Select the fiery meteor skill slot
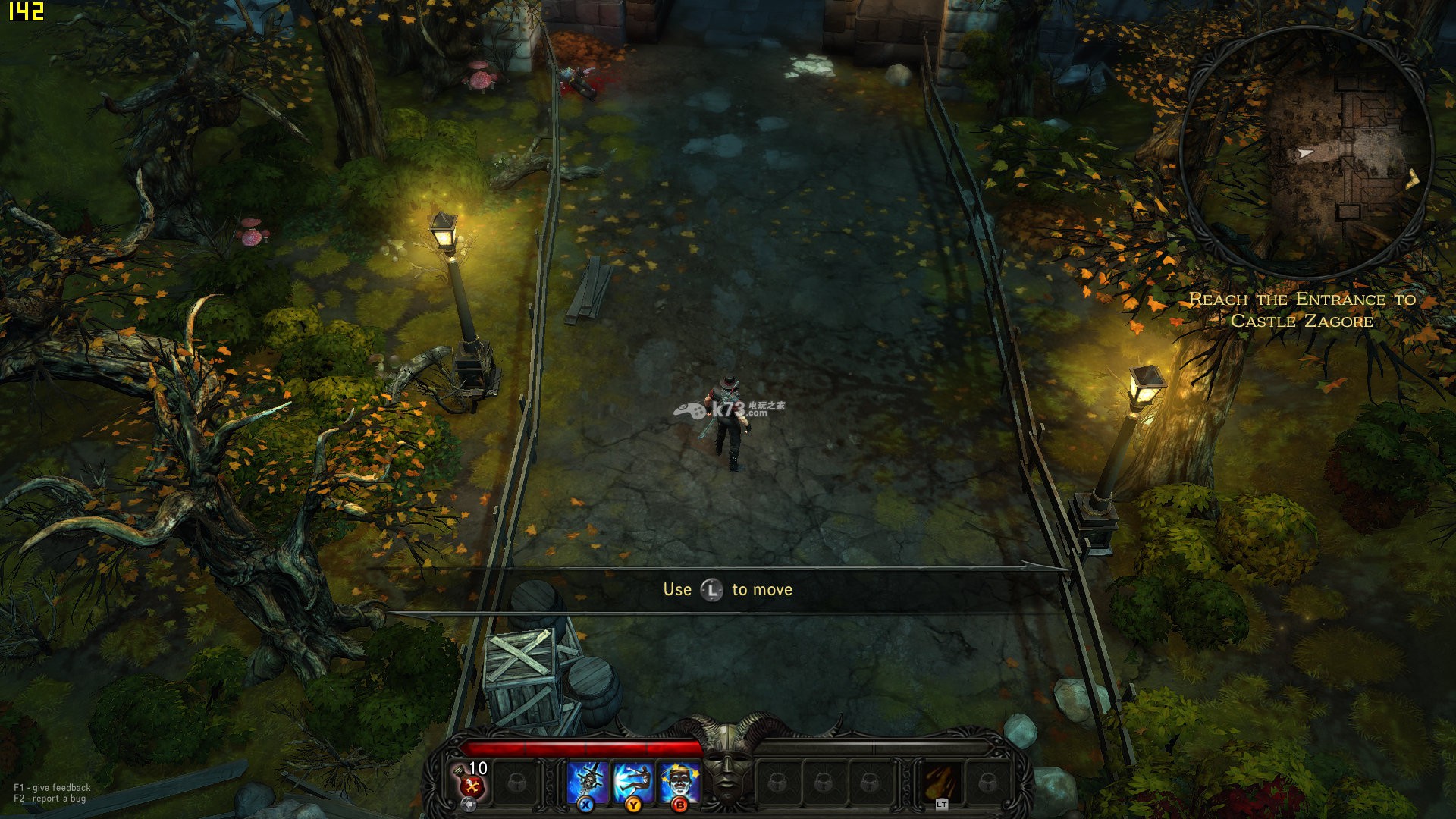 (x=941, y=781)
